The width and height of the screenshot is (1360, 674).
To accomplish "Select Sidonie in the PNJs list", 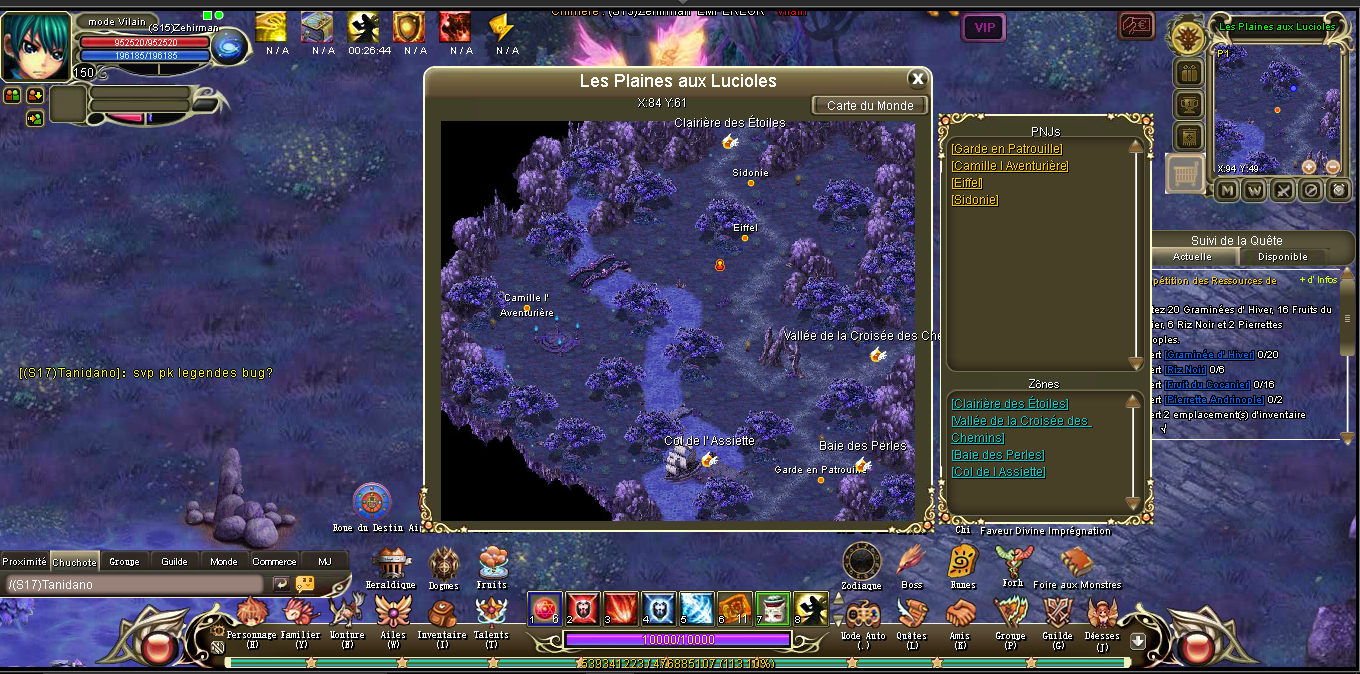I will tap(974, 200).
